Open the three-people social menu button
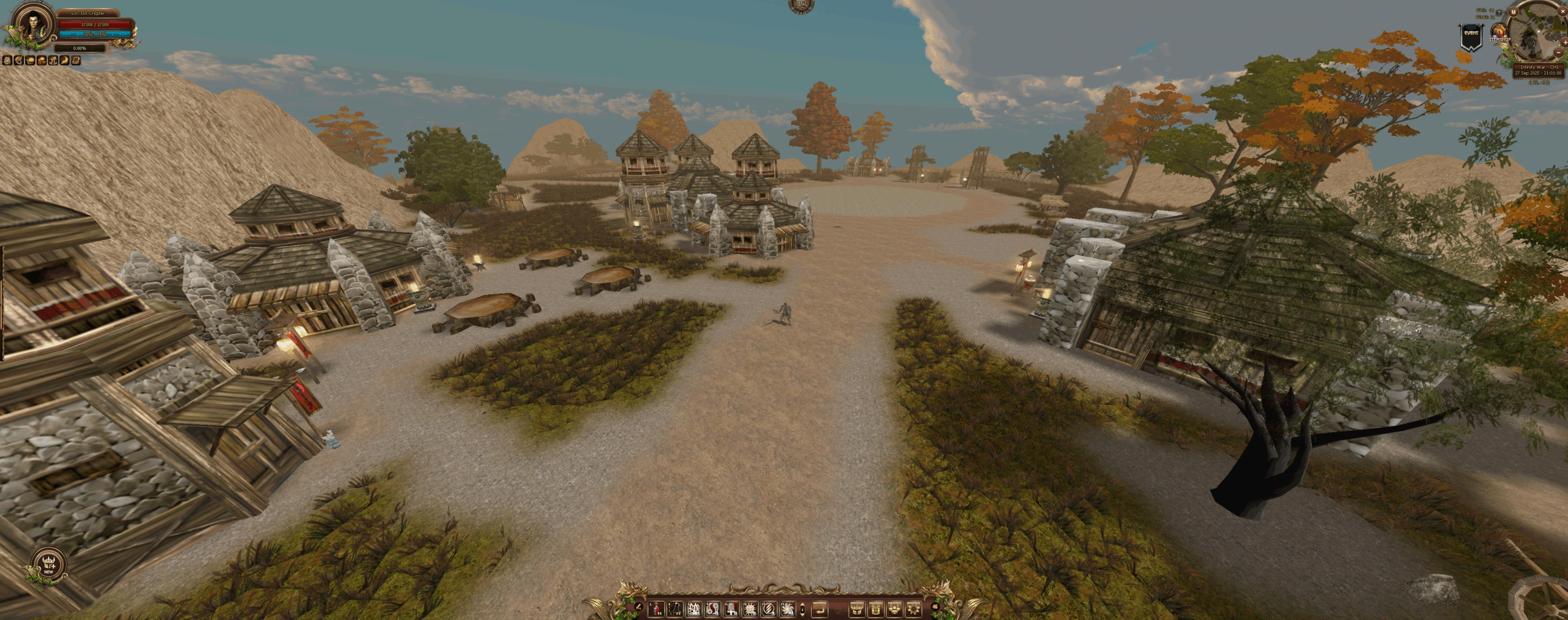Viewport: 1568px width, 620px height. coord(894,609)
